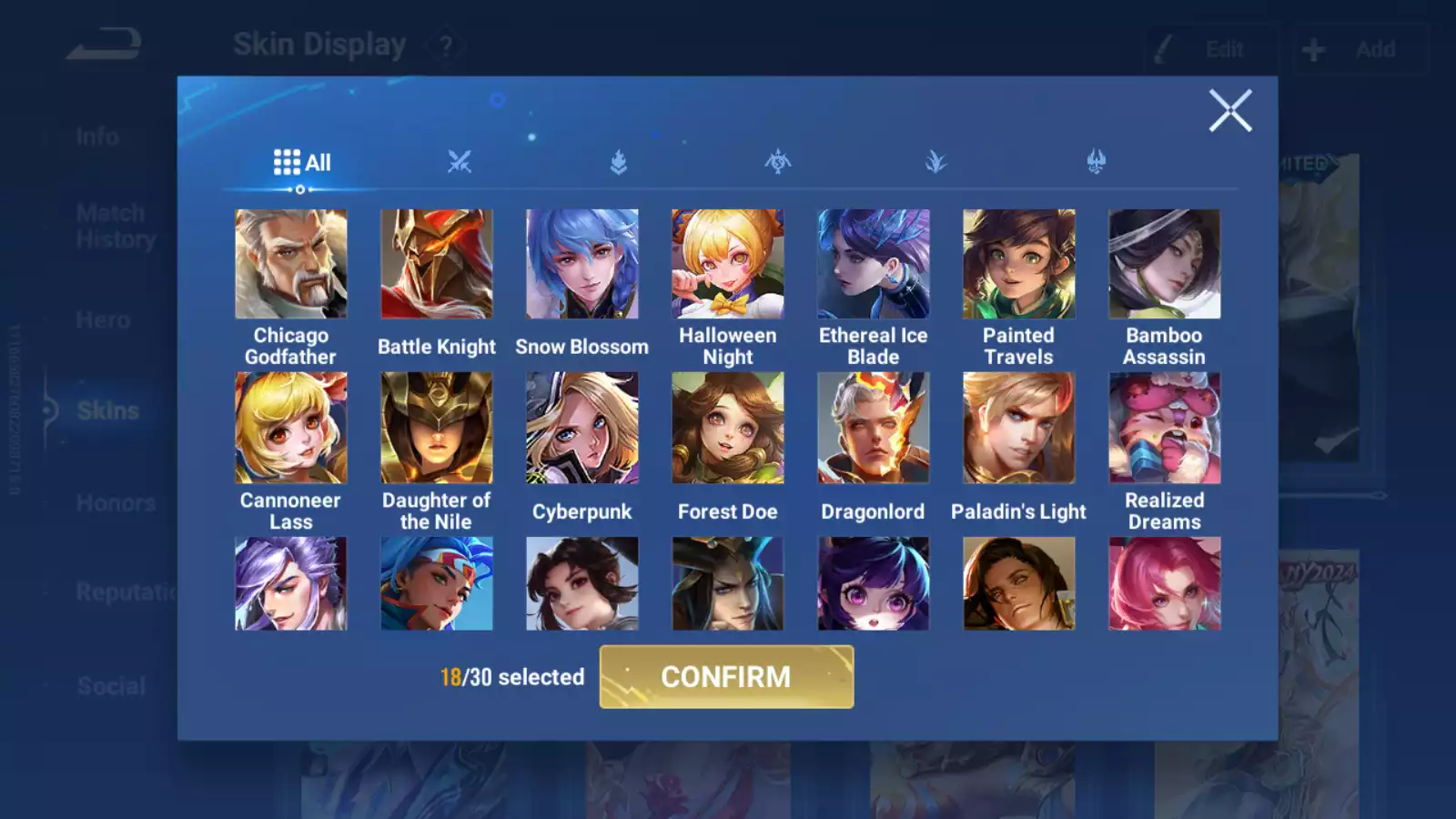Select the Chicago Godfather skin
Screen dimensions: 1456x819
click(x=291, y=264)
